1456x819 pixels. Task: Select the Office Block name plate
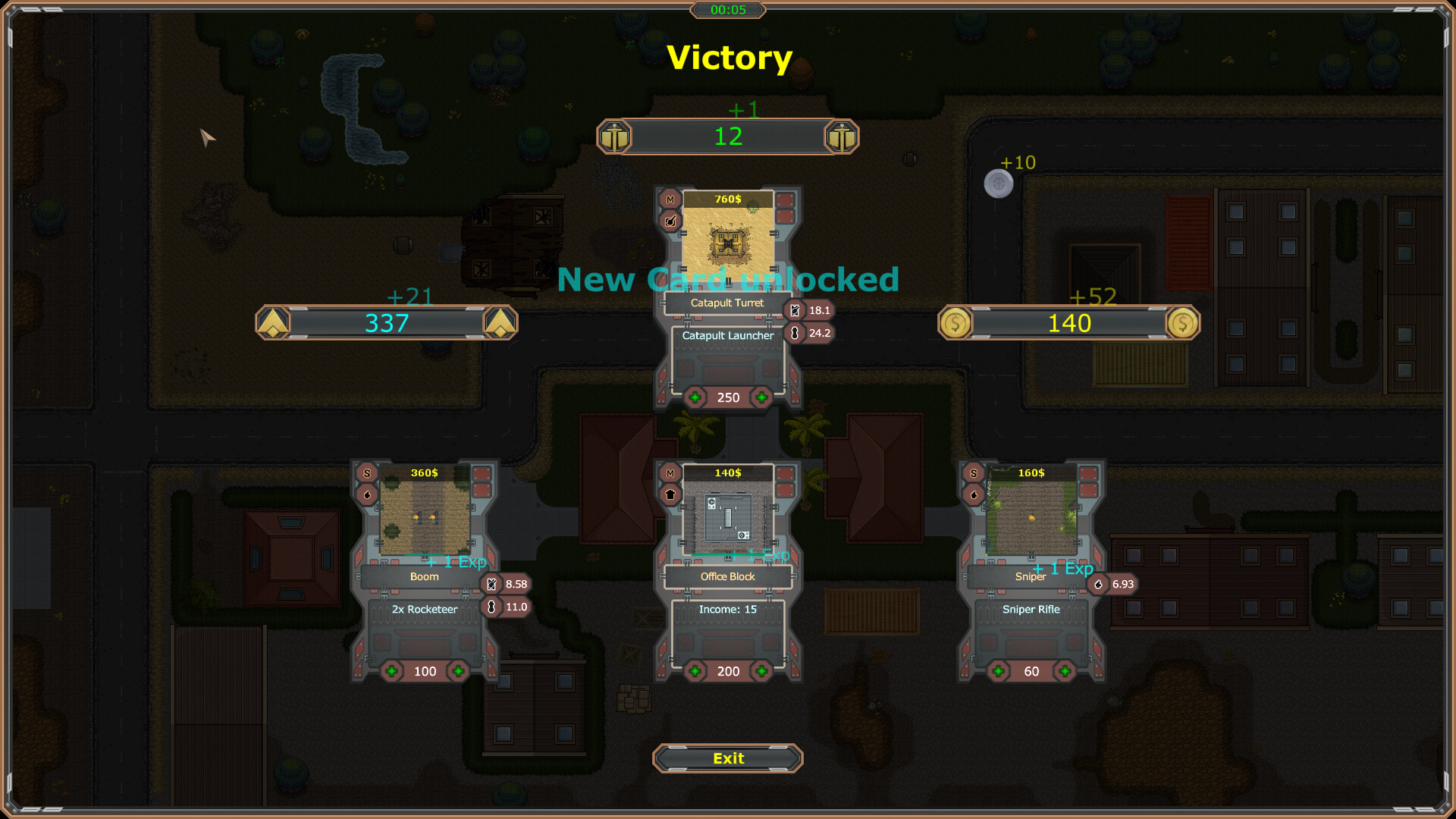click(726, 576)
